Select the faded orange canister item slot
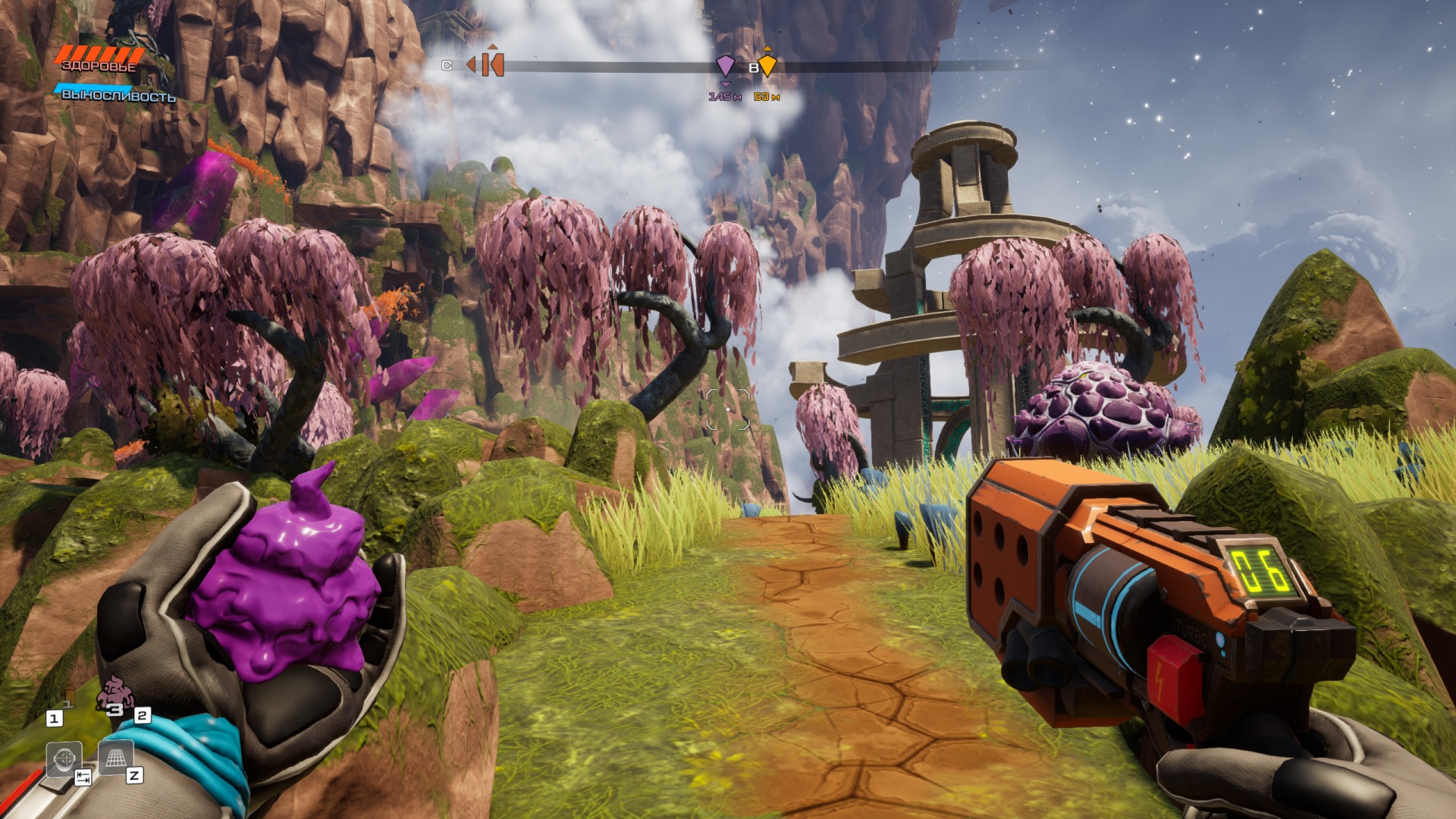This screenshot has width=1456, height=819. pos(69,695)
